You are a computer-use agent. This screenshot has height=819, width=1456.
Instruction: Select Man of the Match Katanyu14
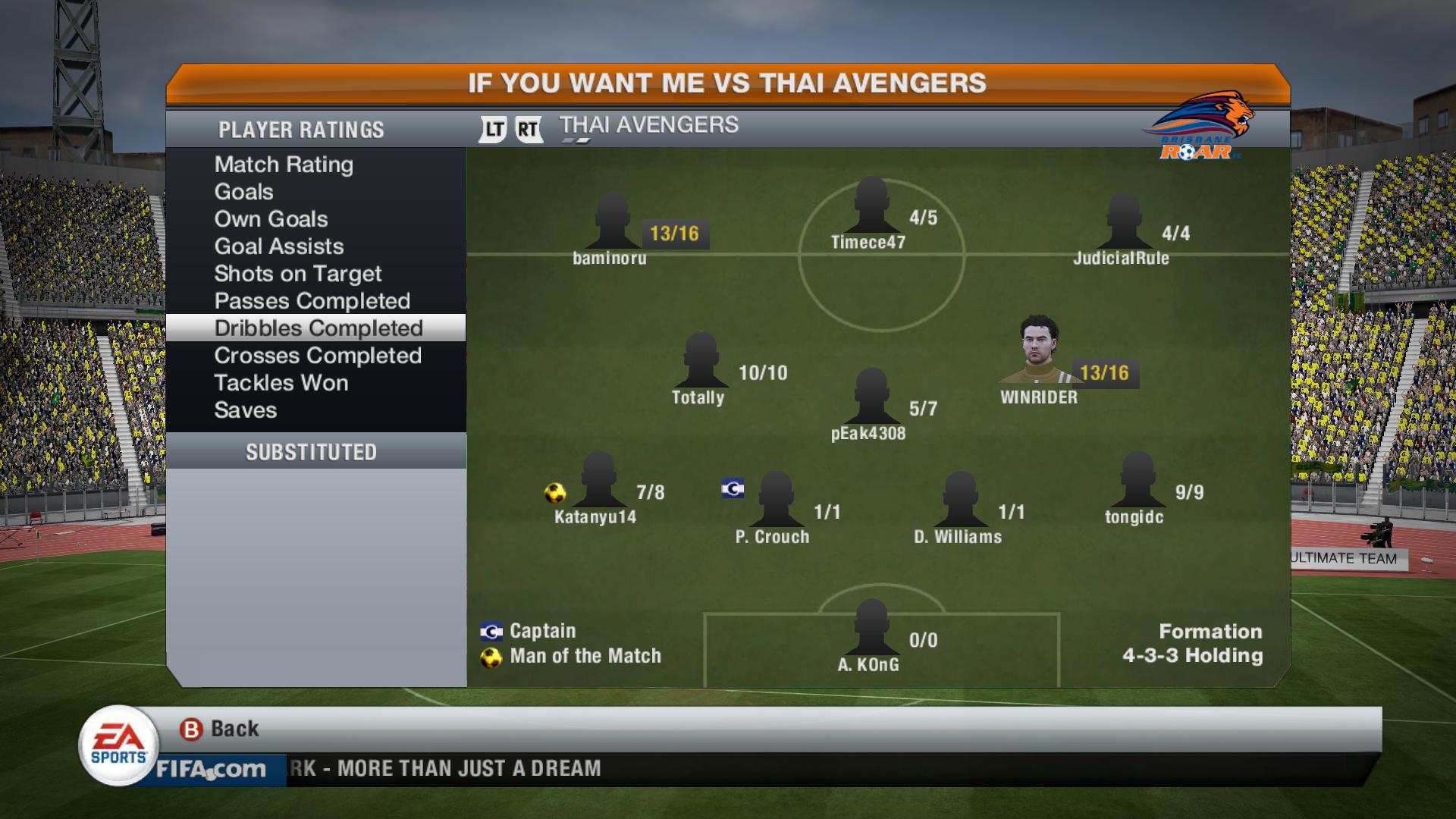click(x=598, y=482)
